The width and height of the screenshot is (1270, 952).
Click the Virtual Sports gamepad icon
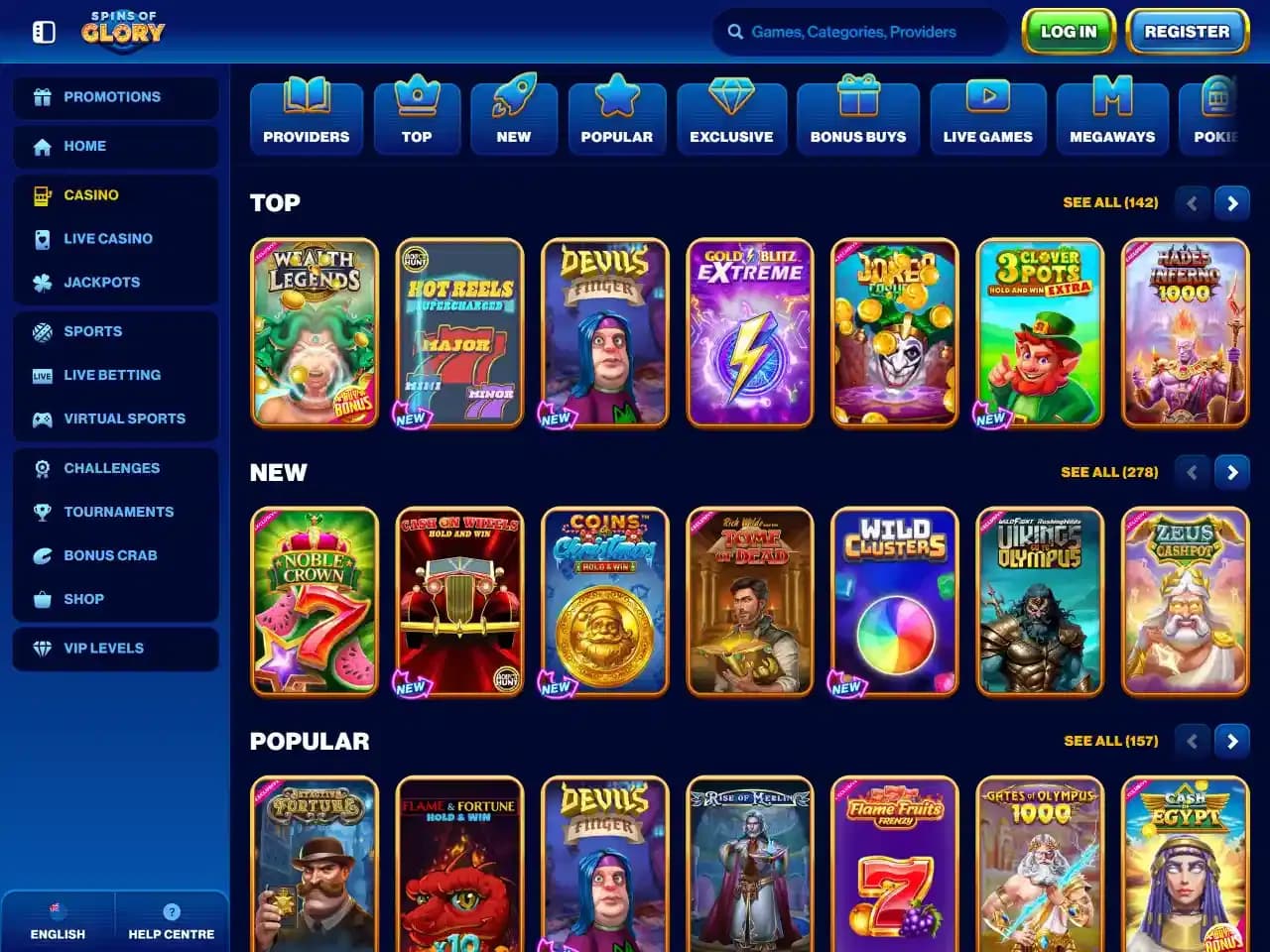coord(42,418)
